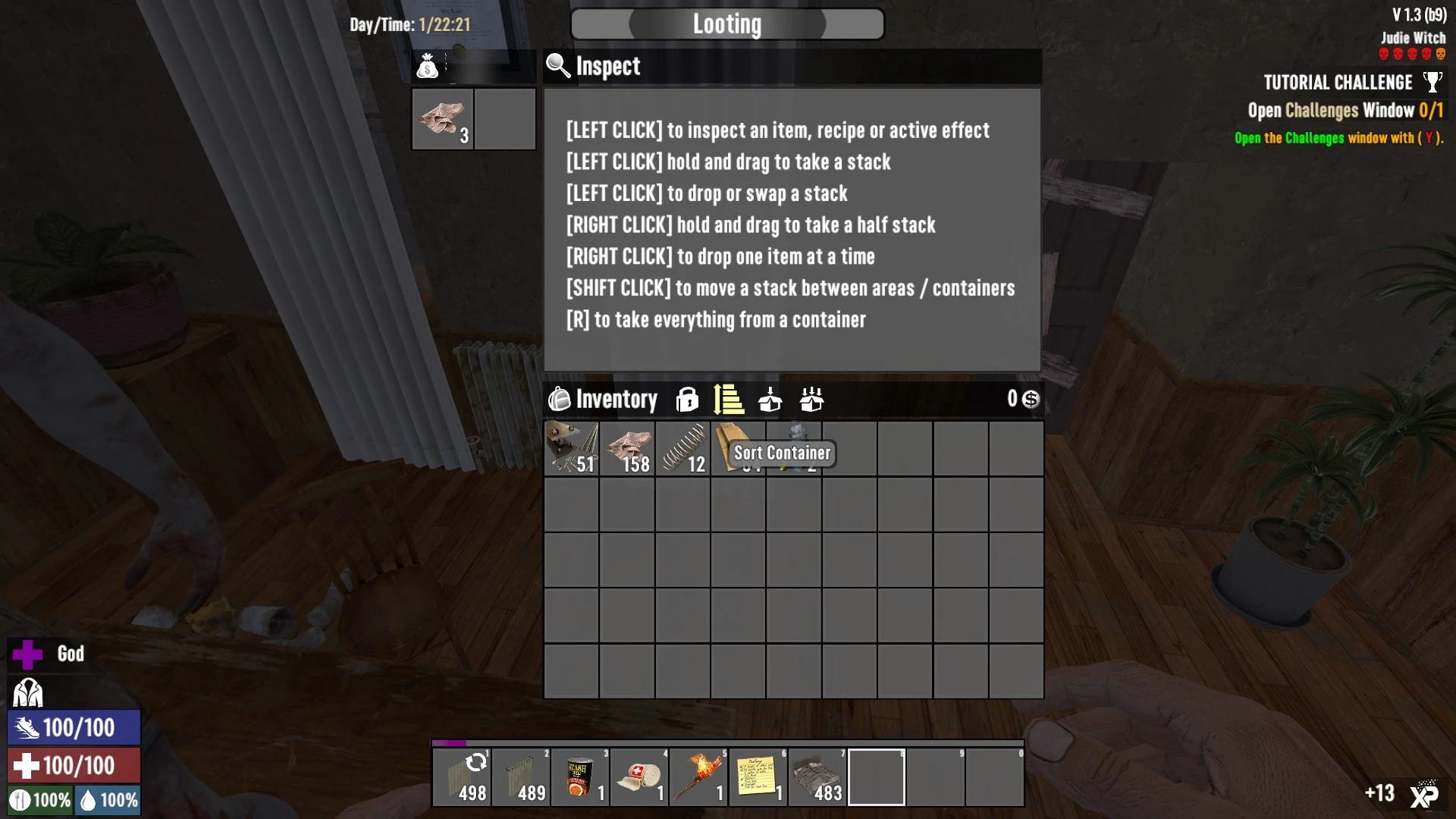The width and height of the screenshot is (1456, 819).
Task: Click the Inventory backpack icon
Action: (560, 399)
